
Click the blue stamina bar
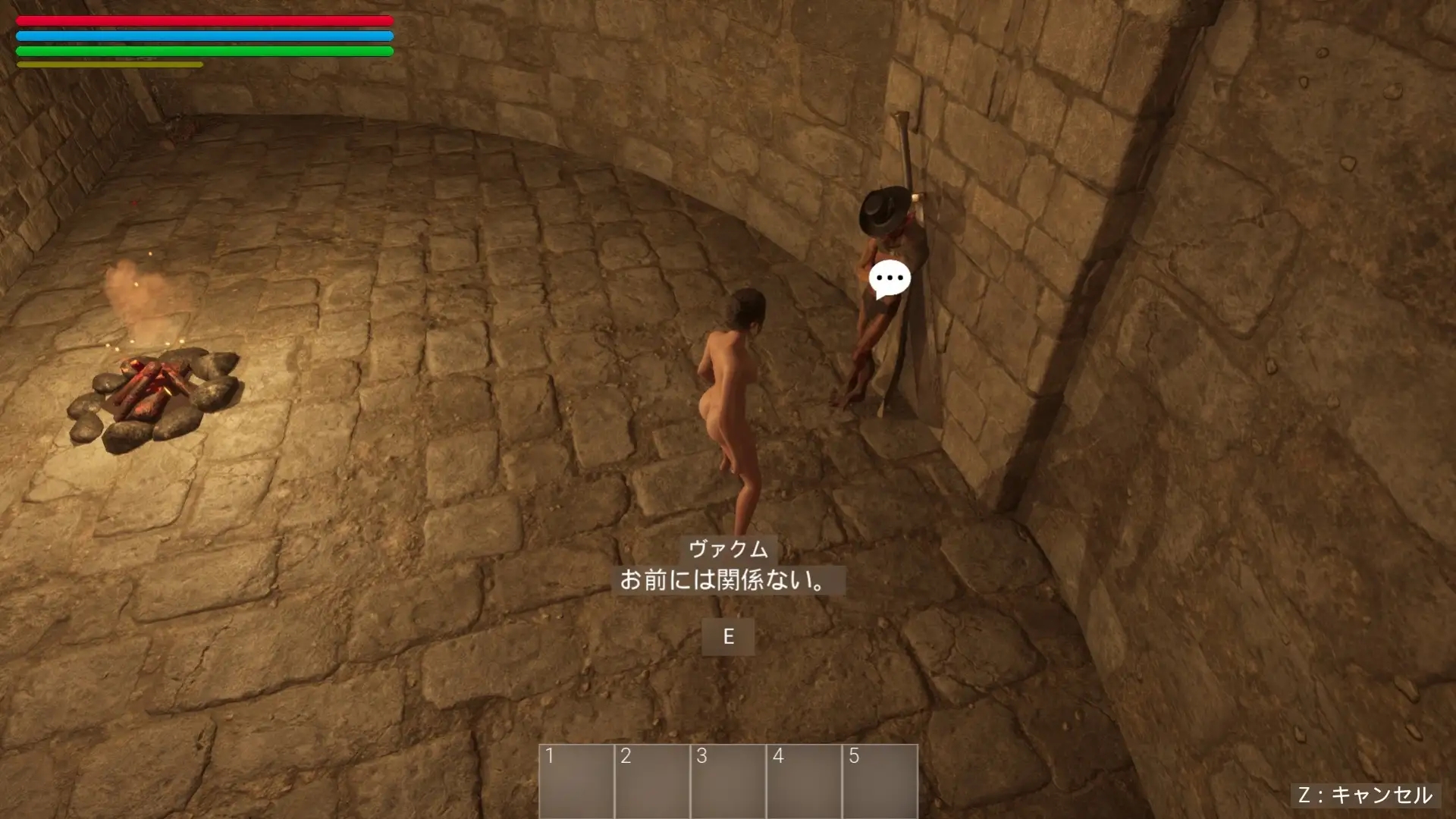(x=203, y=35)
